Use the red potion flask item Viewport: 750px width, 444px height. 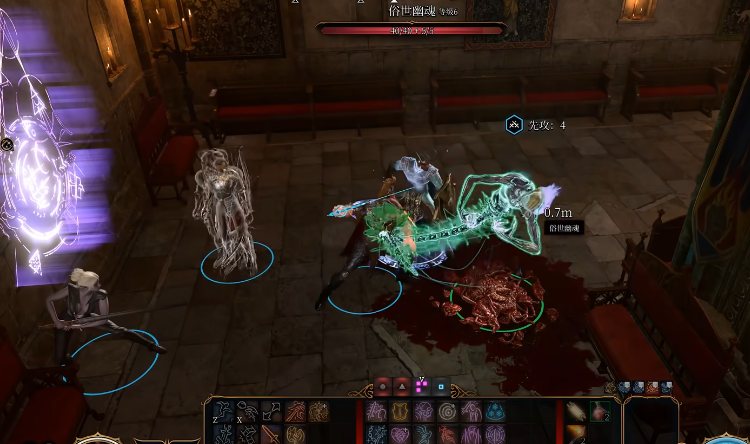[597, 411]
